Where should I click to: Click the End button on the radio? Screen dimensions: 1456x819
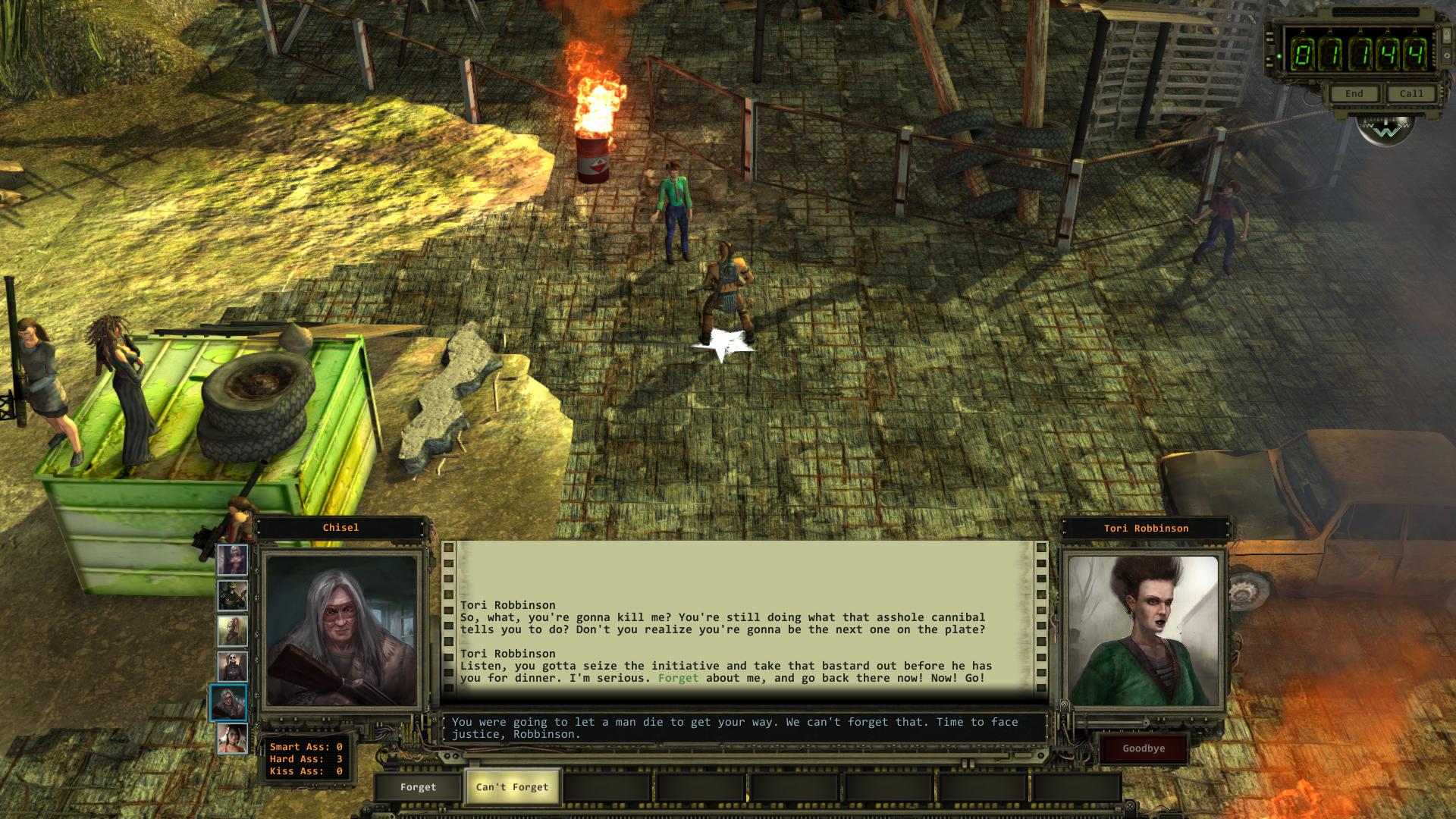[x=1354, y=94]
